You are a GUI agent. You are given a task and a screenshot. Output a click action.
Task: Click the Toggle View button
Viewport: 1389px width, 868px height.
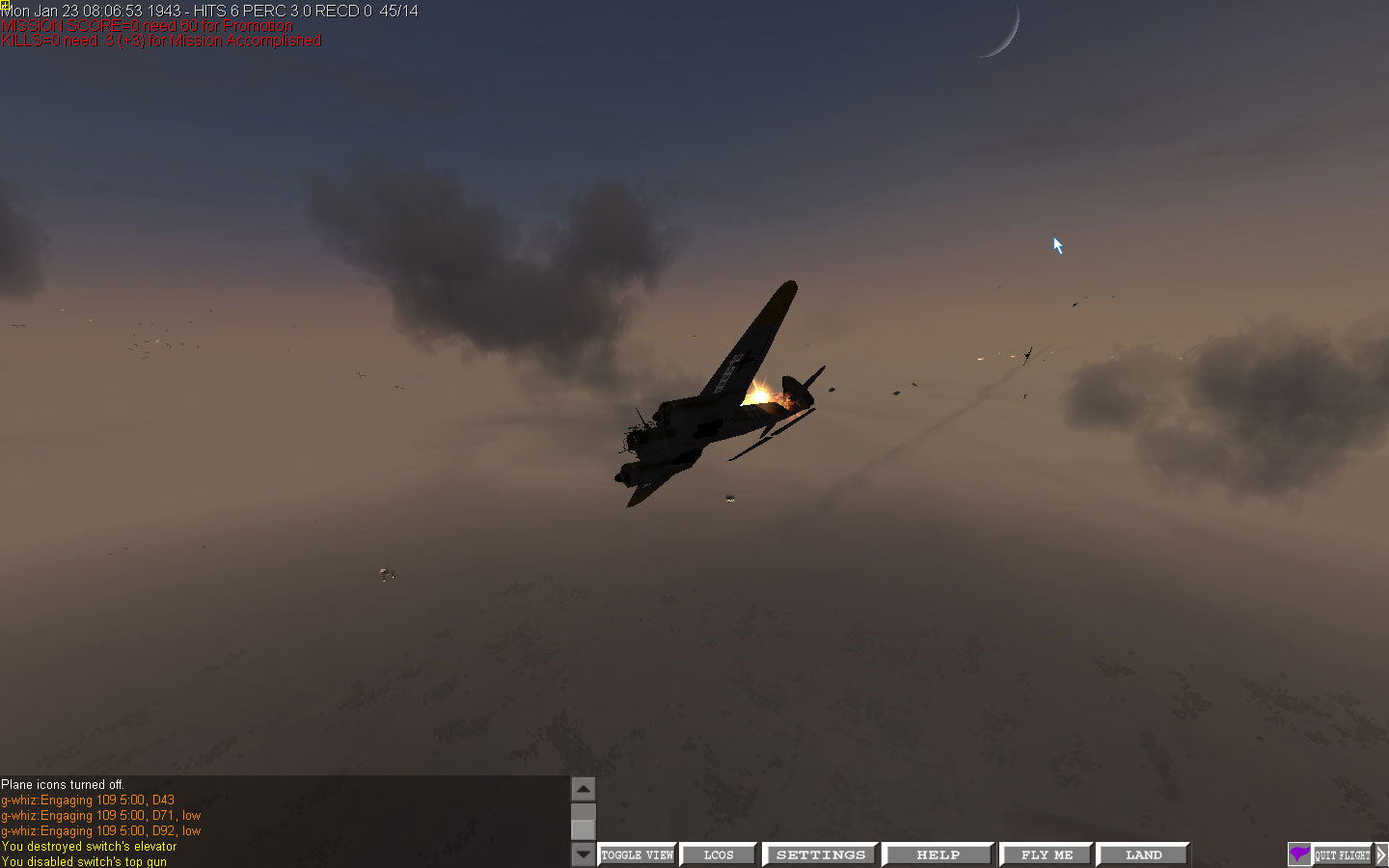(637, 854)
